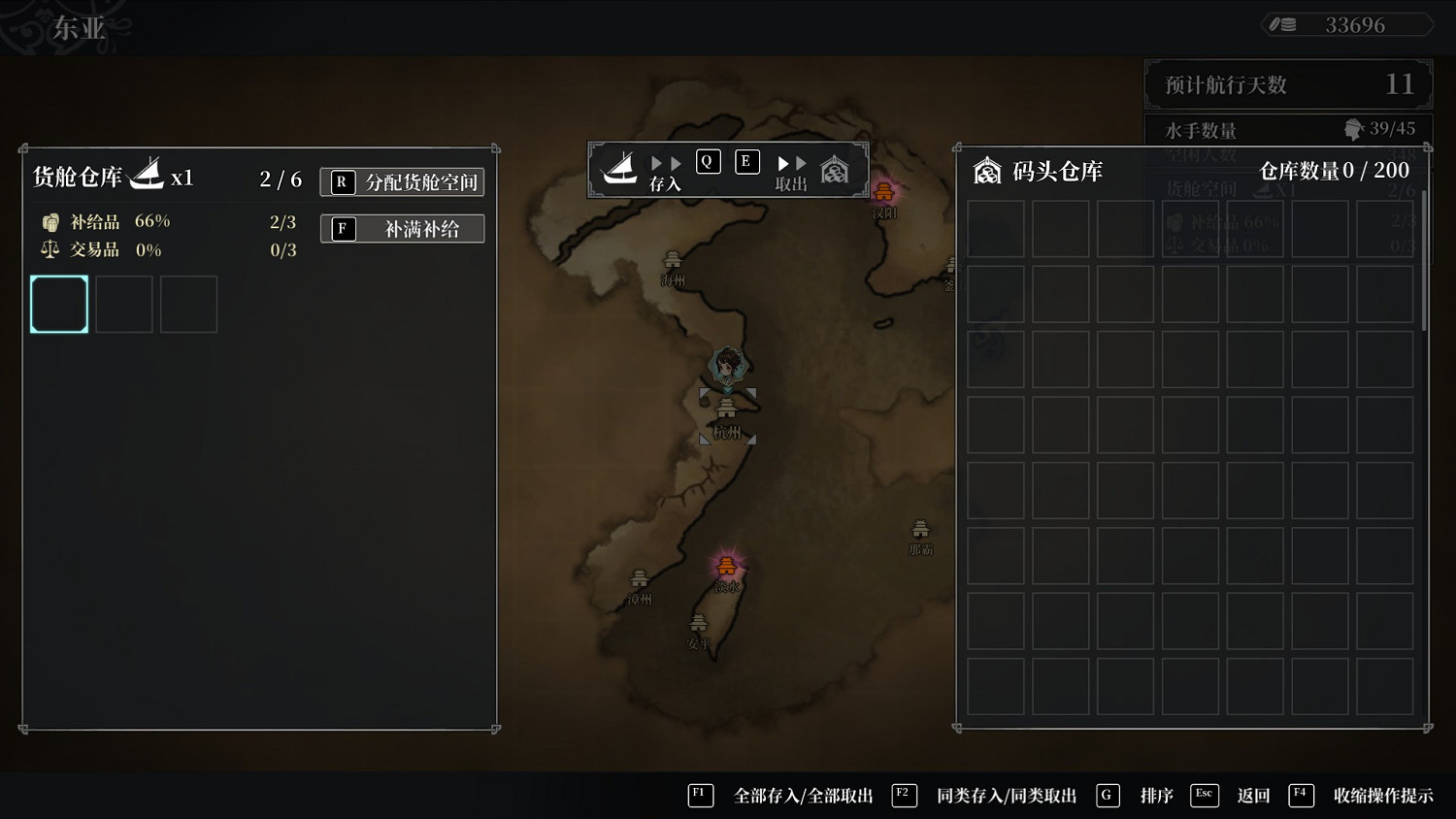This screenshot has height=819, width=1456.
Task: Click the 存入 double-arrow control
Action: coord(666,162)
